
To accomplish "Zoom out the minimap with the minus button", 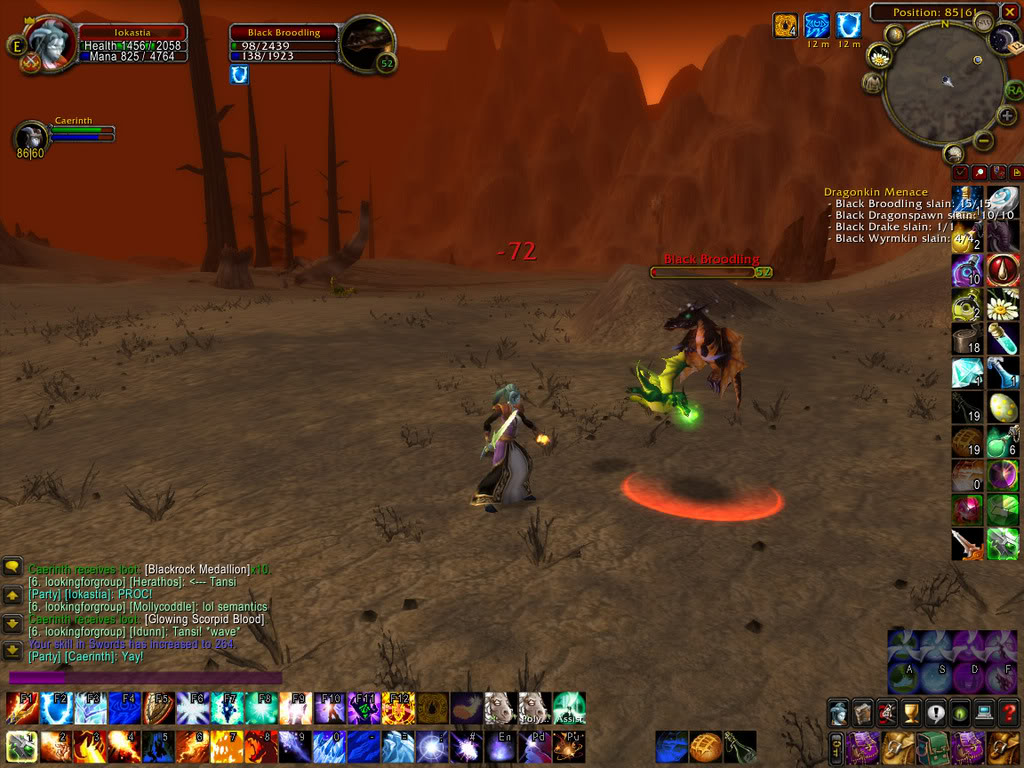I will click(983, 141).
